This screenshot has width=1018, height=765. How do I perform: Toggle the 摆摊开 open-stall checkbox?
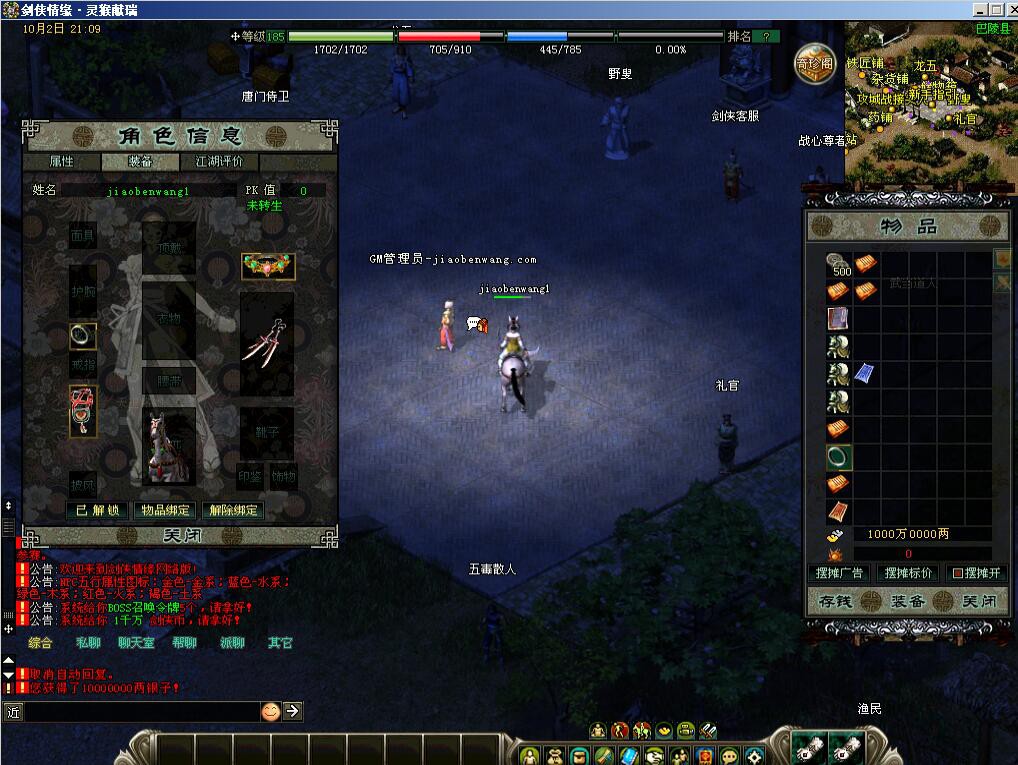(956, 574)
